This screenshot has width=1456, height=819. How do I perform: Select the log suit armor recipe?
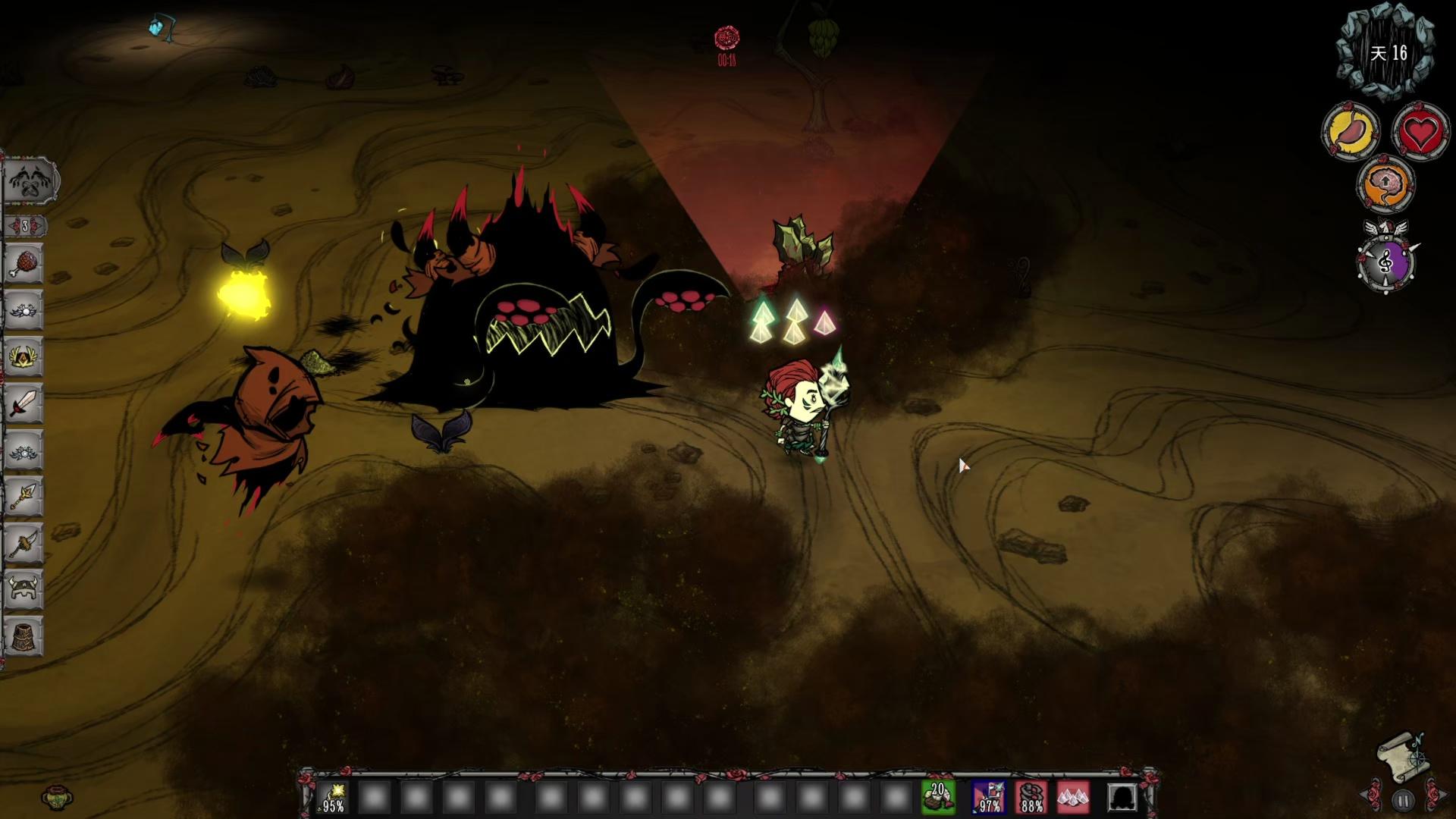pos(24,635)
